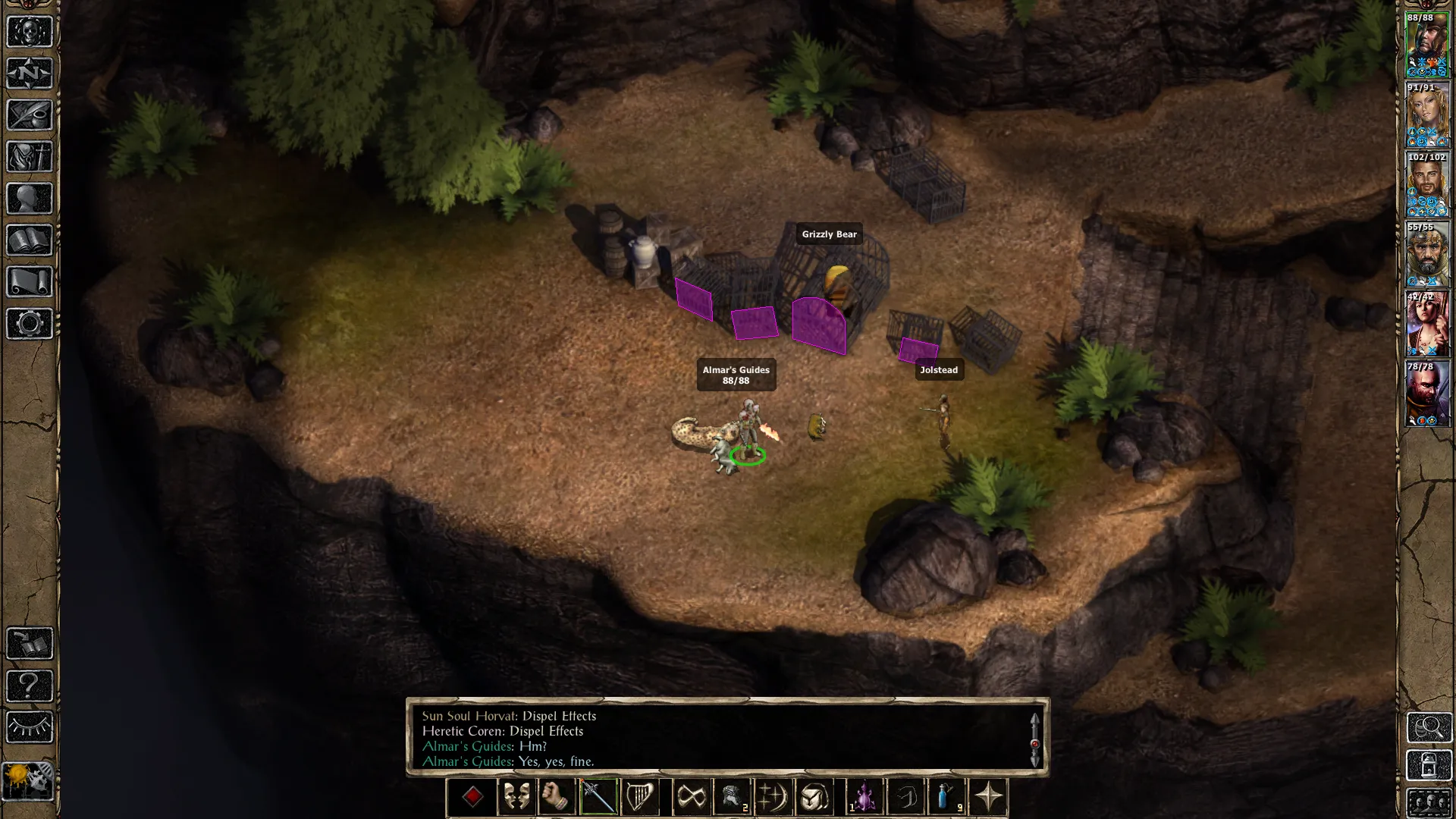Choose the fist weapon slot

pos(557,797)
